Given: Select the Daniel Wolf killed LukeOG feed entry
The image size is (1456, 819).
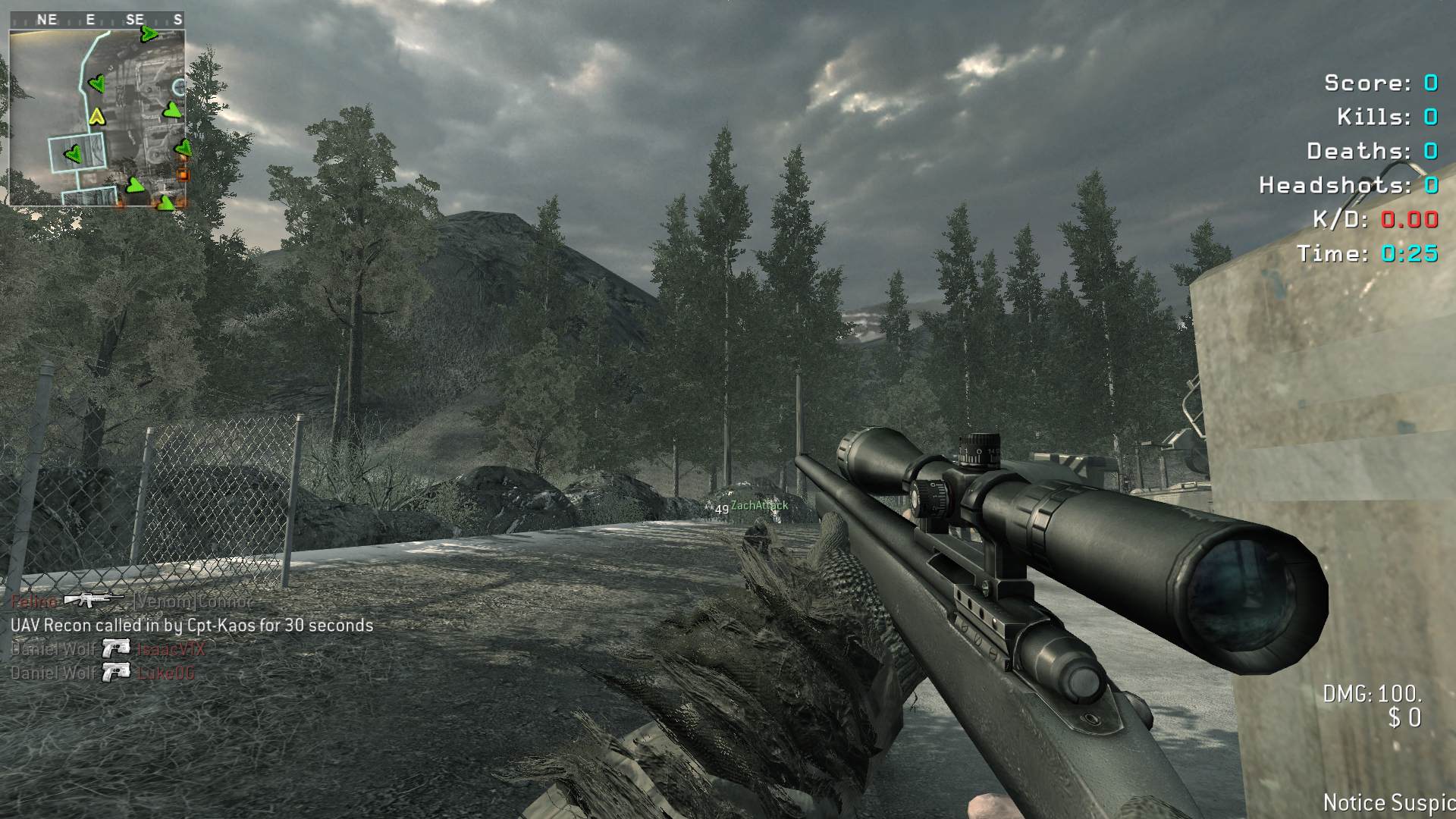Looking at the screenshot, I should pyautogui.click(x=103, y=673).
